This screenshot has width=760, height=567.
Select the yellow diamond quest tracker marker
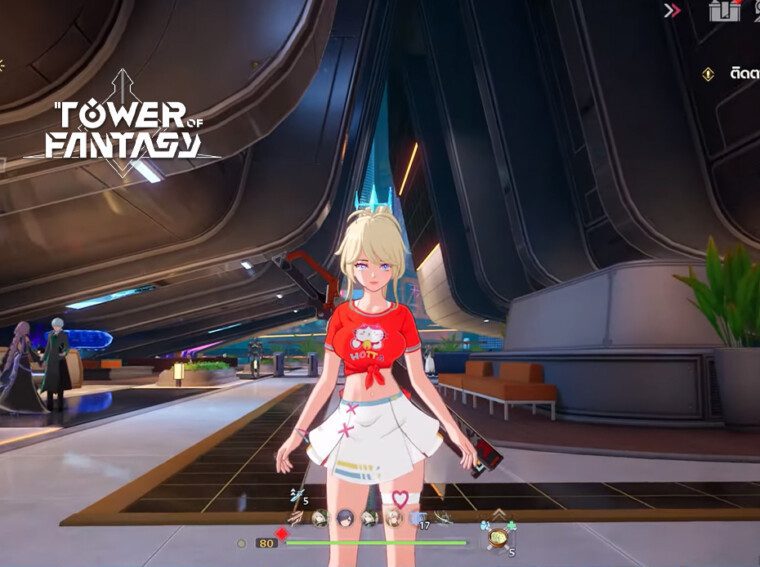tap(708, 73)
